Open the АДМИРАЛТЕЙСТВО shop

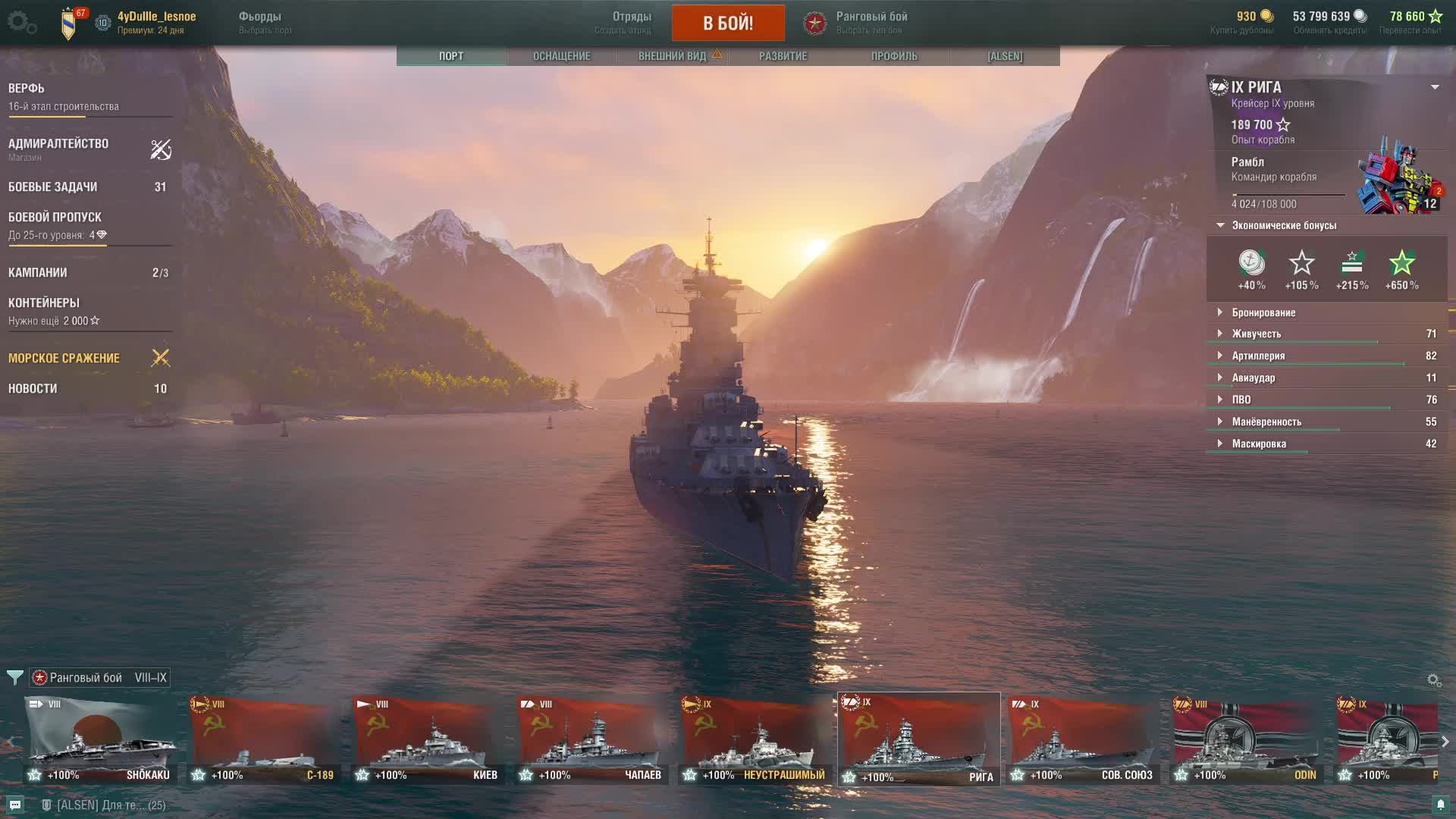coord(58,144)
